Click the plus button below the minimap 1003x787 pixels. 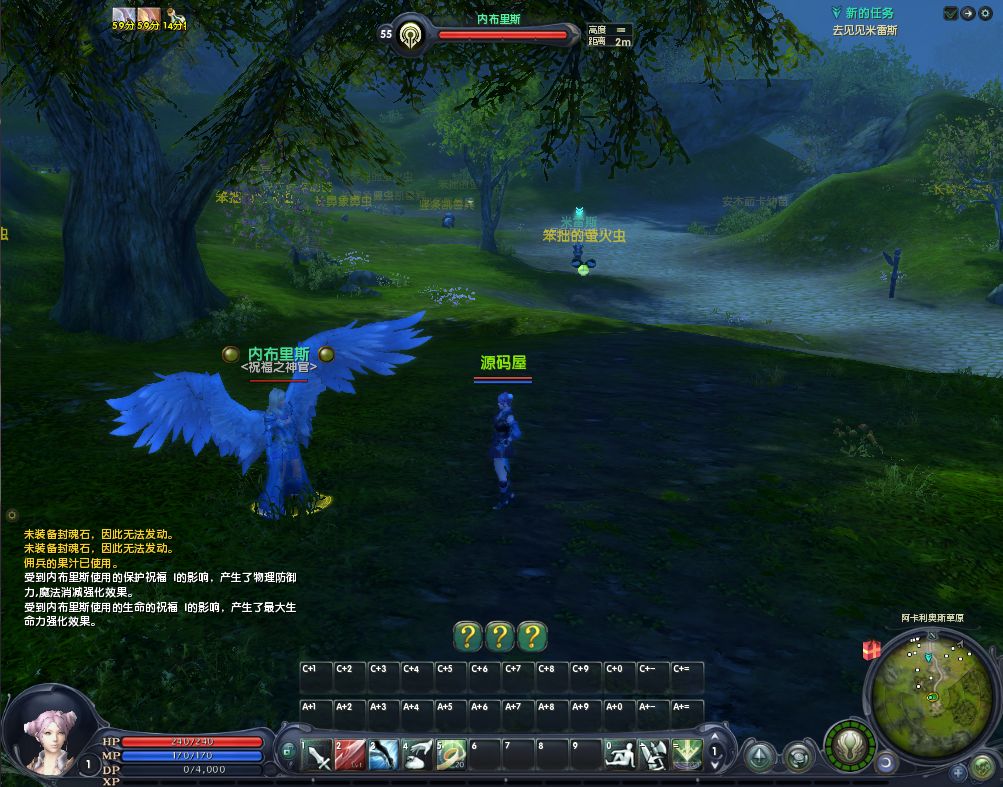[x=958, y=771]
